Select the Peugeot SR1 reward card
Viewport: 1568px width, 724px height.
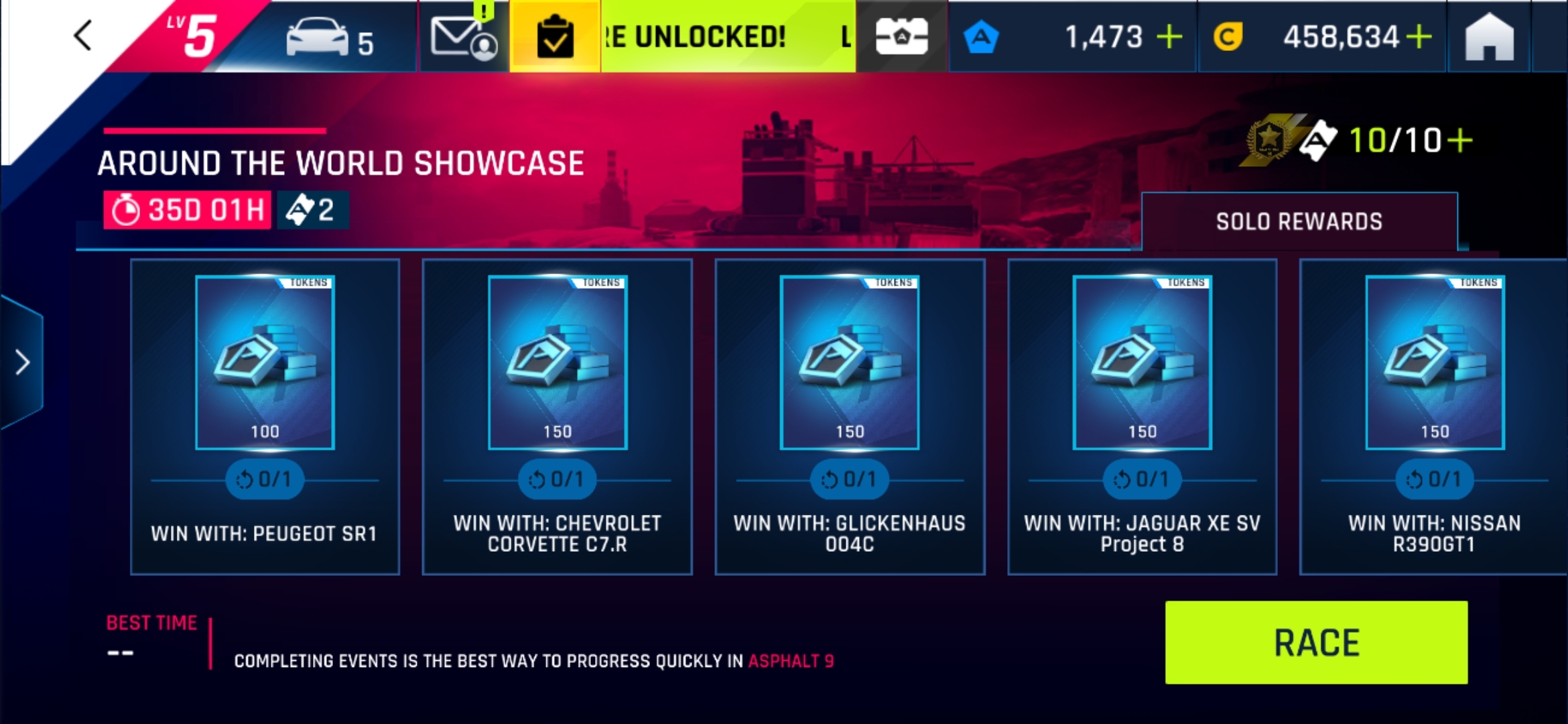click(x=265, y=416)
